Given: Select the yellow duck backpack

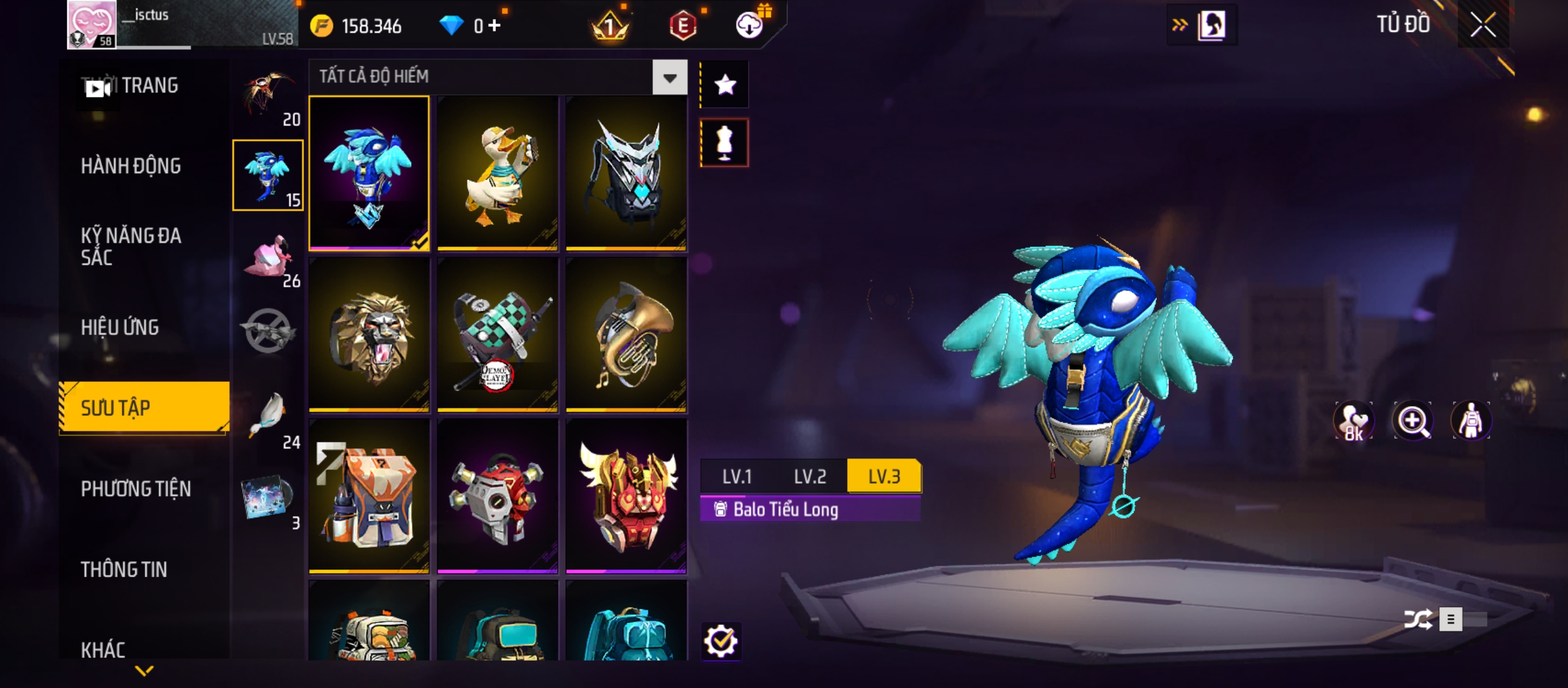Looking at the screenshot, I should pos(498,173).
